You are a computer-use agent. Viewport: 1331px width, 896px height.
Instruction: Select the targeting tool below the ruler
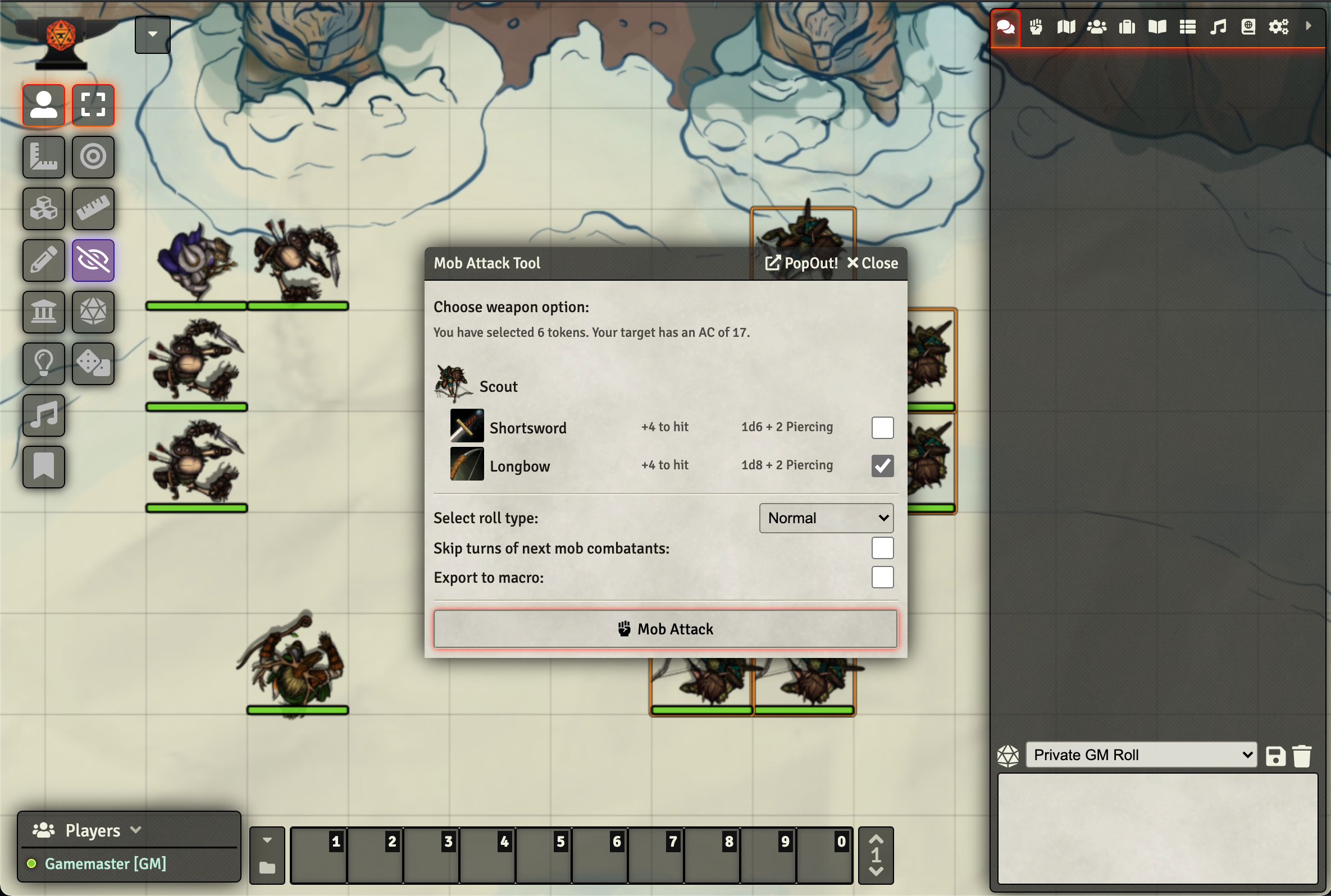pyautogui.click(x=93, y=157)
